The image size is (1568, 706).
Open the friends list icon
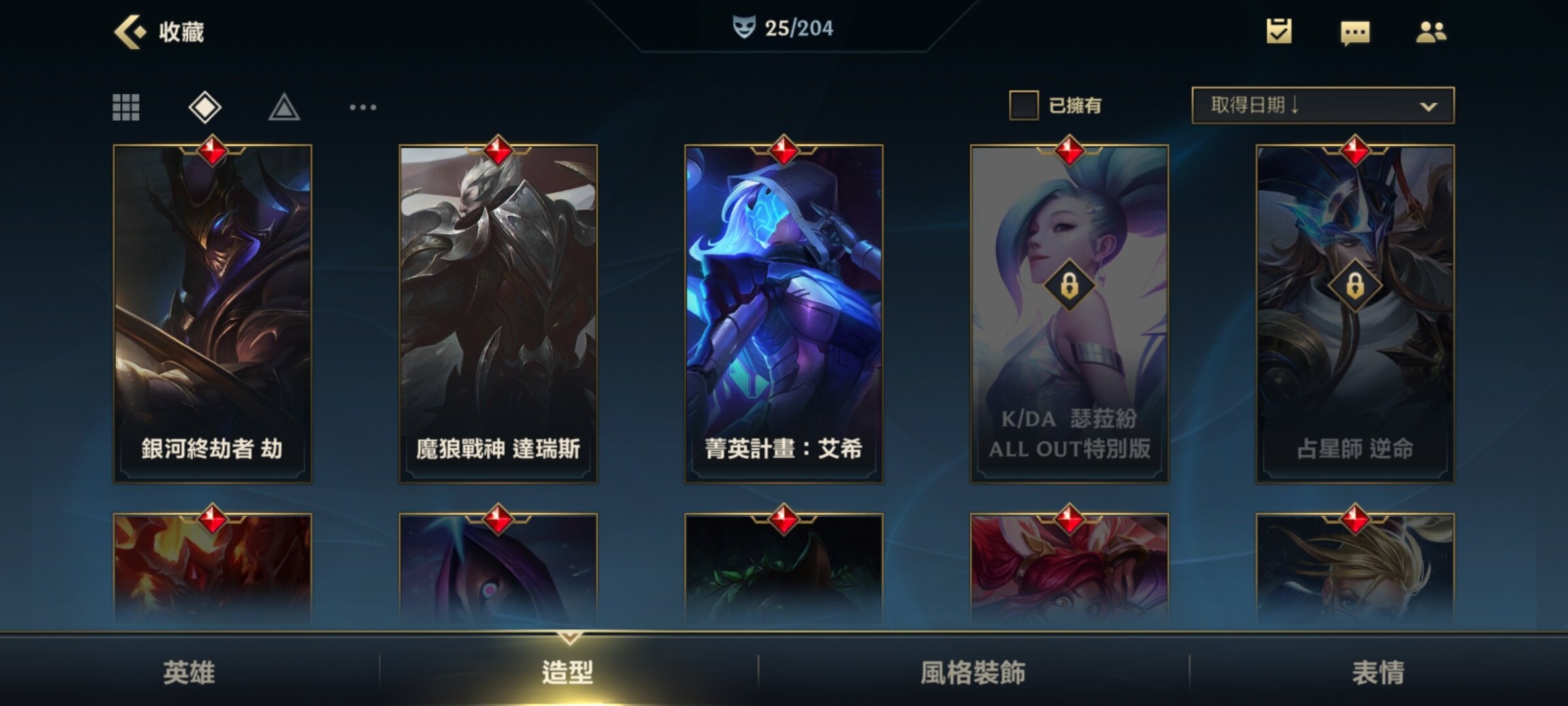pyautogui.click(x=1431, y=31)
